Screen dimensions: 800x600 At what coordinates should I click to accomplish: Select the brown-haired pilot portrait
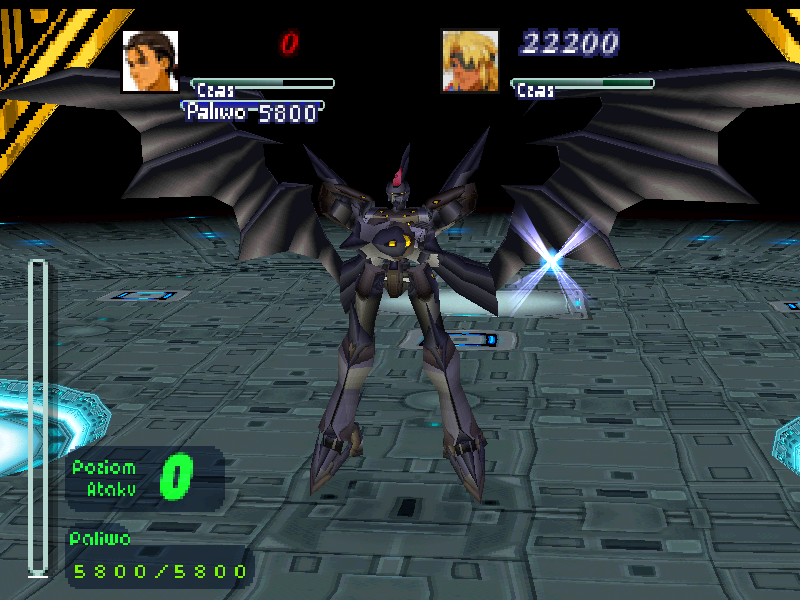click(x=150, y=61)
